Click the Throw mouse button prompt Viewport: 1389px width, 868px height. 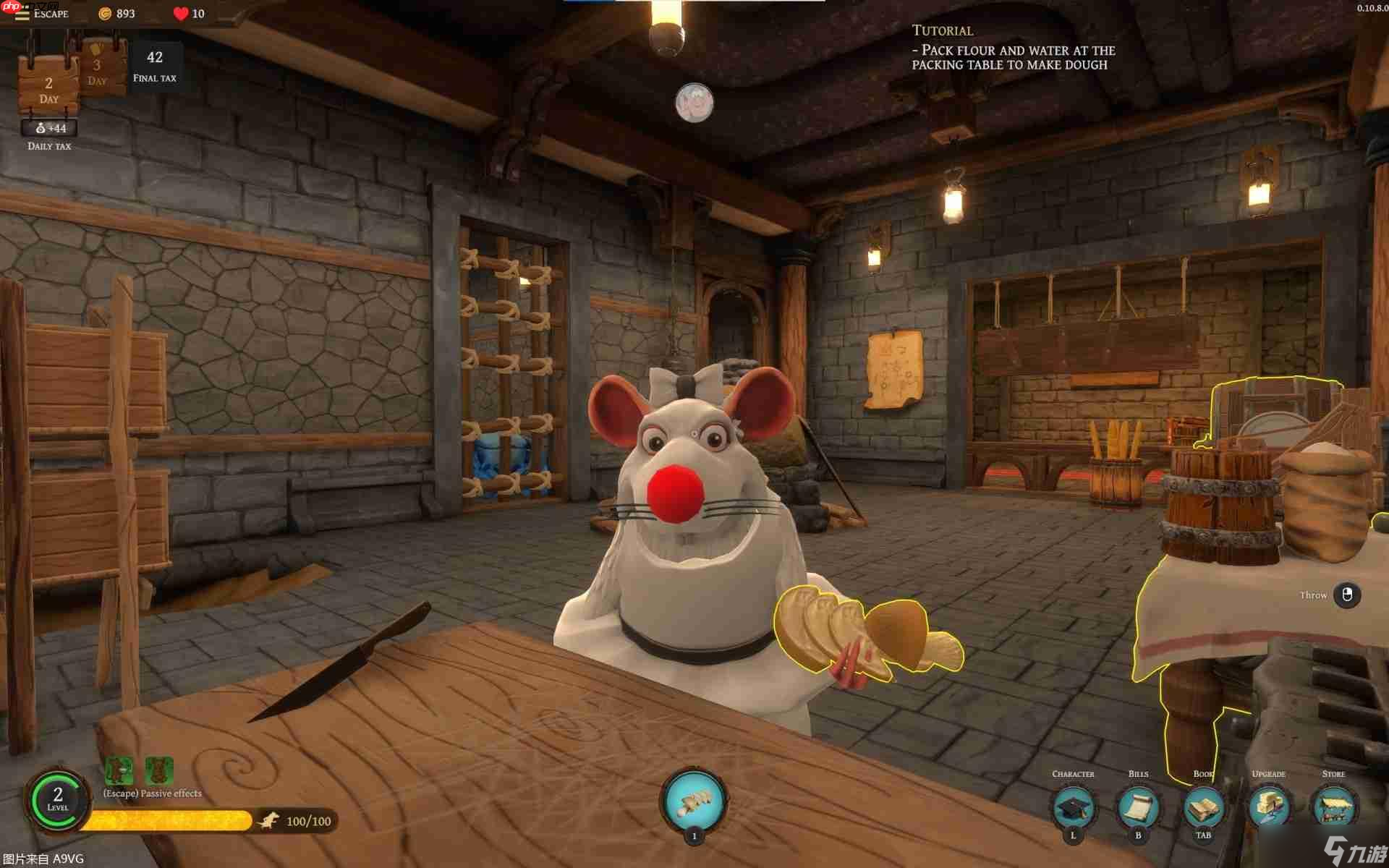click(x=1347, y=595)
